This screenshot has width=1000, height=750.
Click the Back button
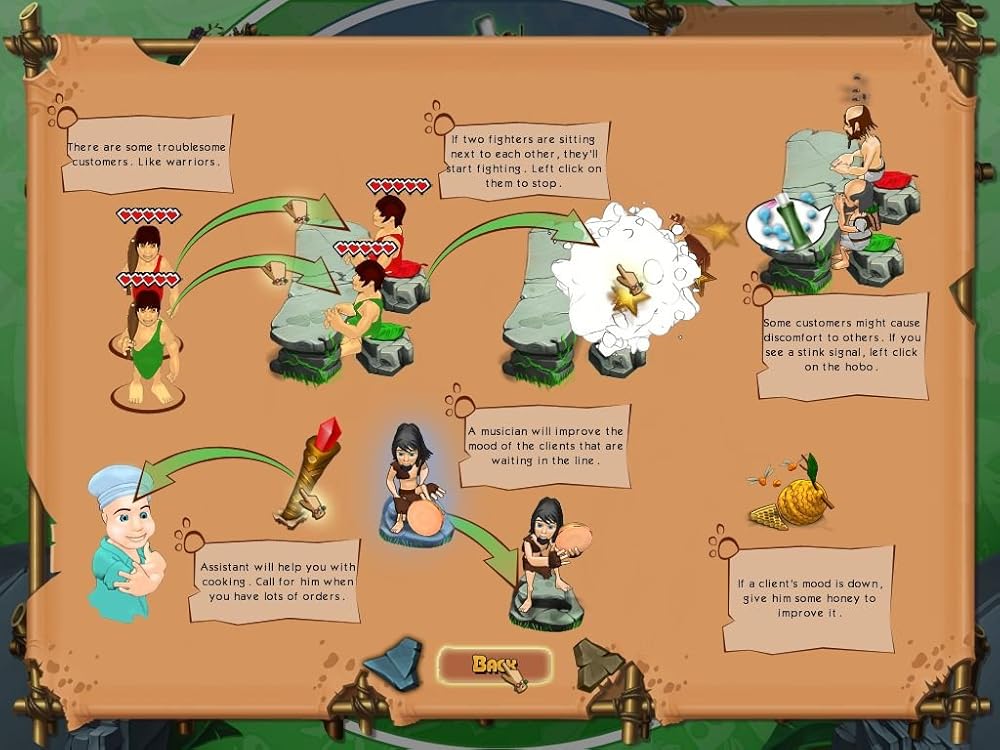(494, 665)
